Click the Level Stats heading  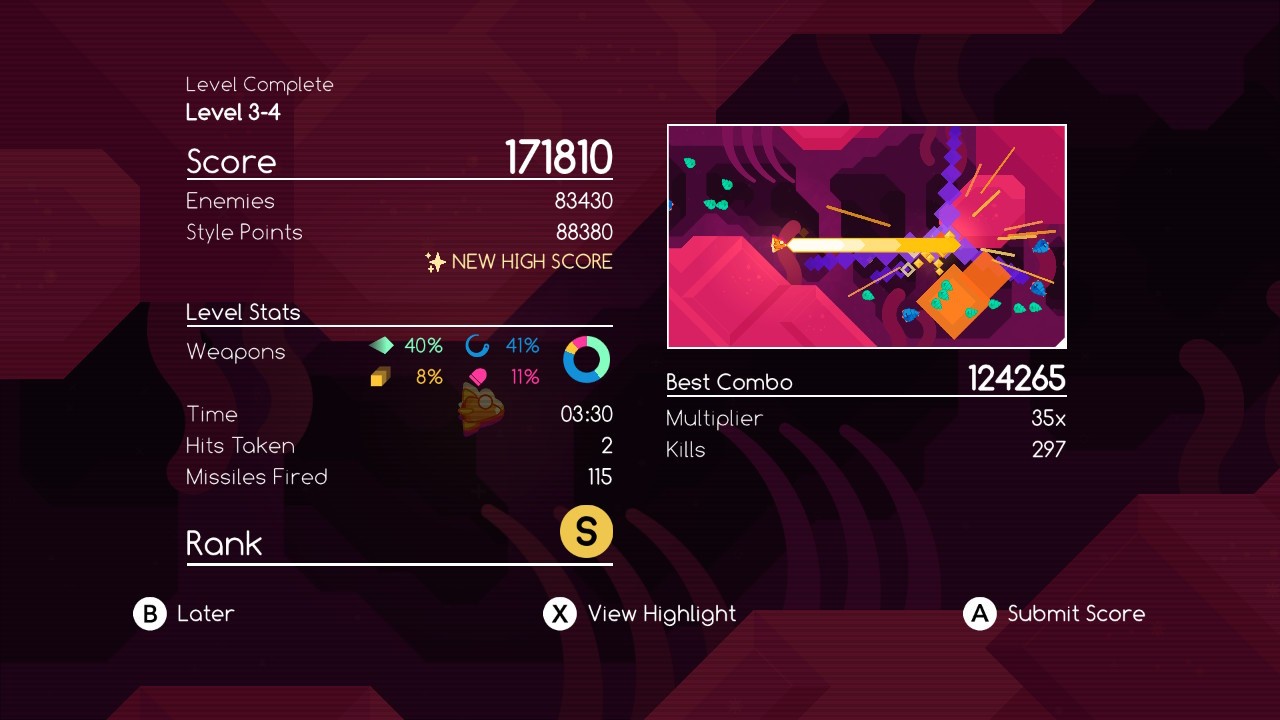(x=243, y=312)
